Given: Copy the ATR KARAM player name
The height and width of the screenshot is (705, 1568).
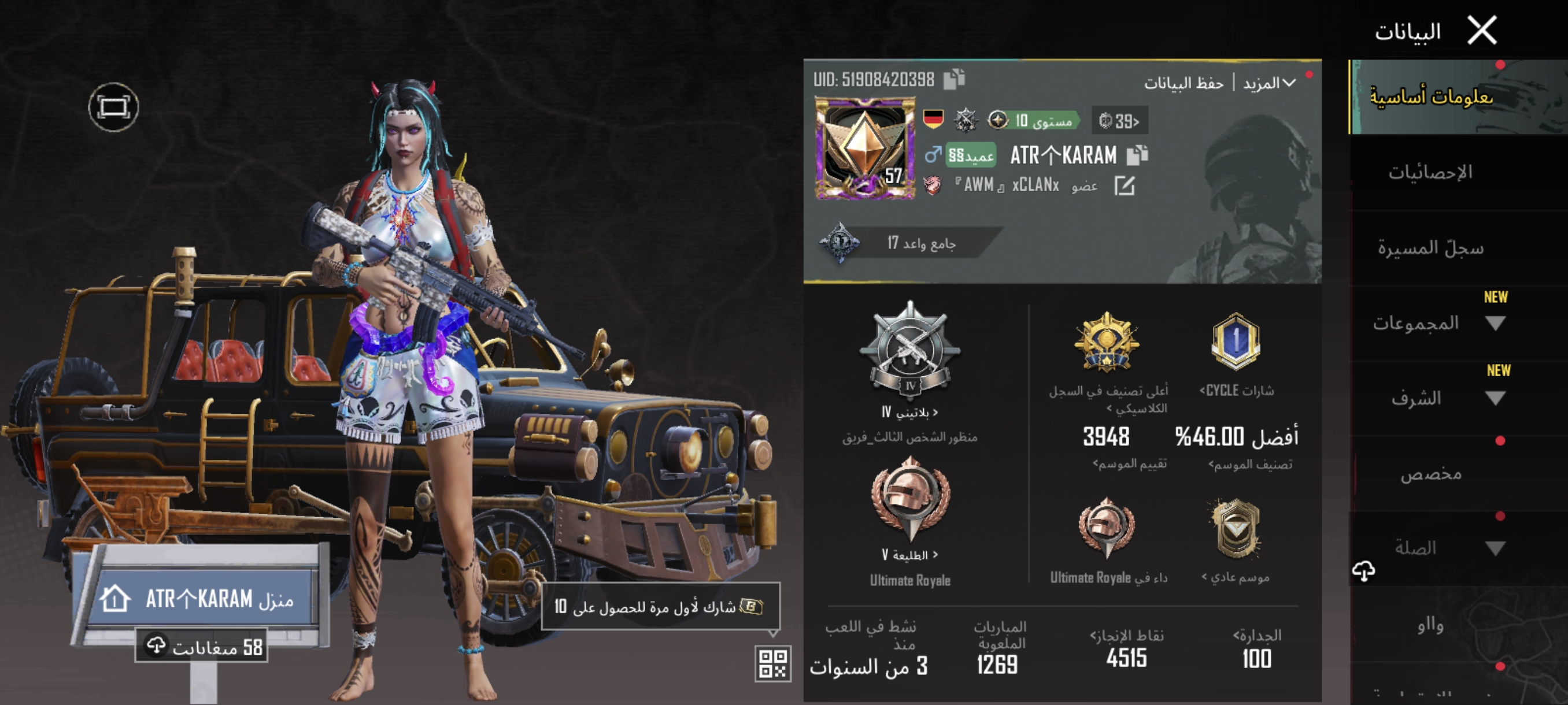Looking at the screenshot, I should (1137, 155).
